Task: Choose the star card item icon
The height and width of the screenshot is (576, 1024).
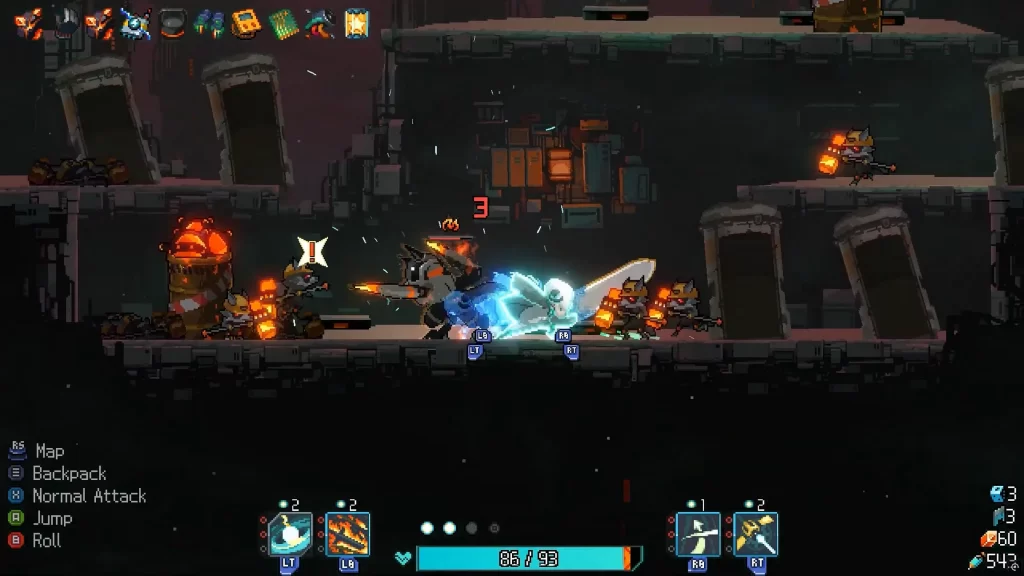Action: (356, 22)
